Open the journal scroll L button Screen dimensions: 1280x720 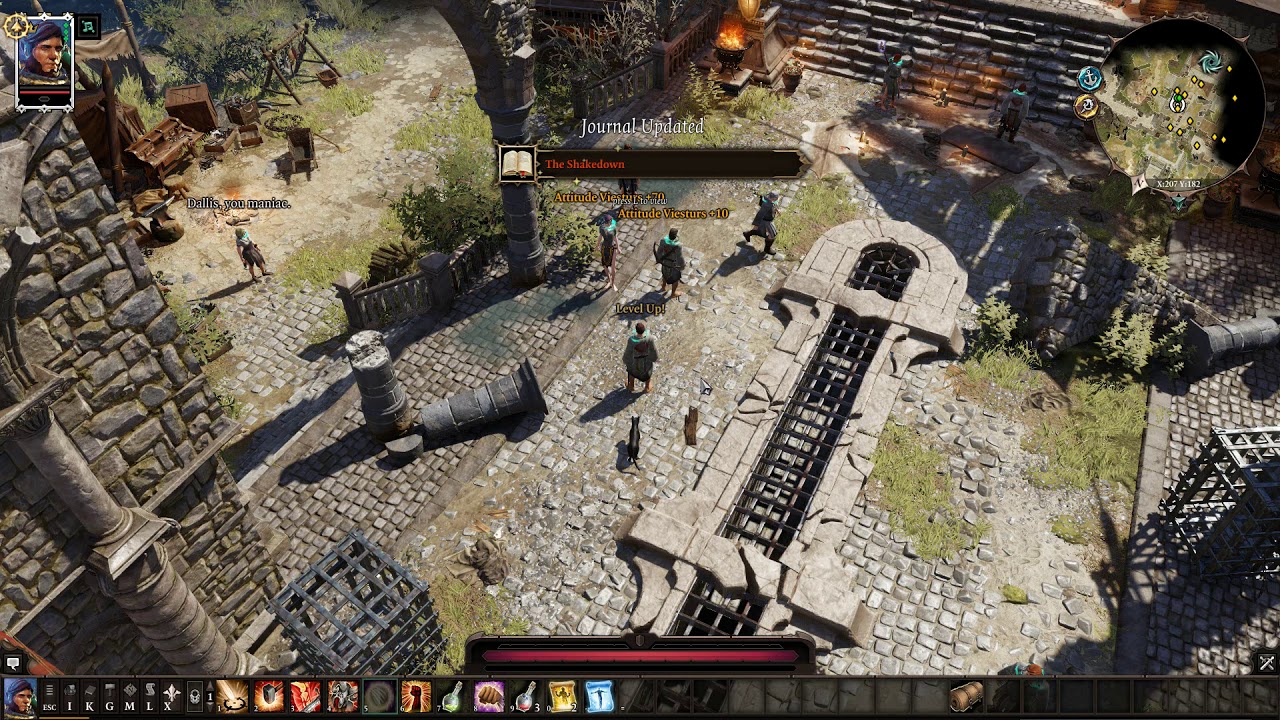[150, 695]
